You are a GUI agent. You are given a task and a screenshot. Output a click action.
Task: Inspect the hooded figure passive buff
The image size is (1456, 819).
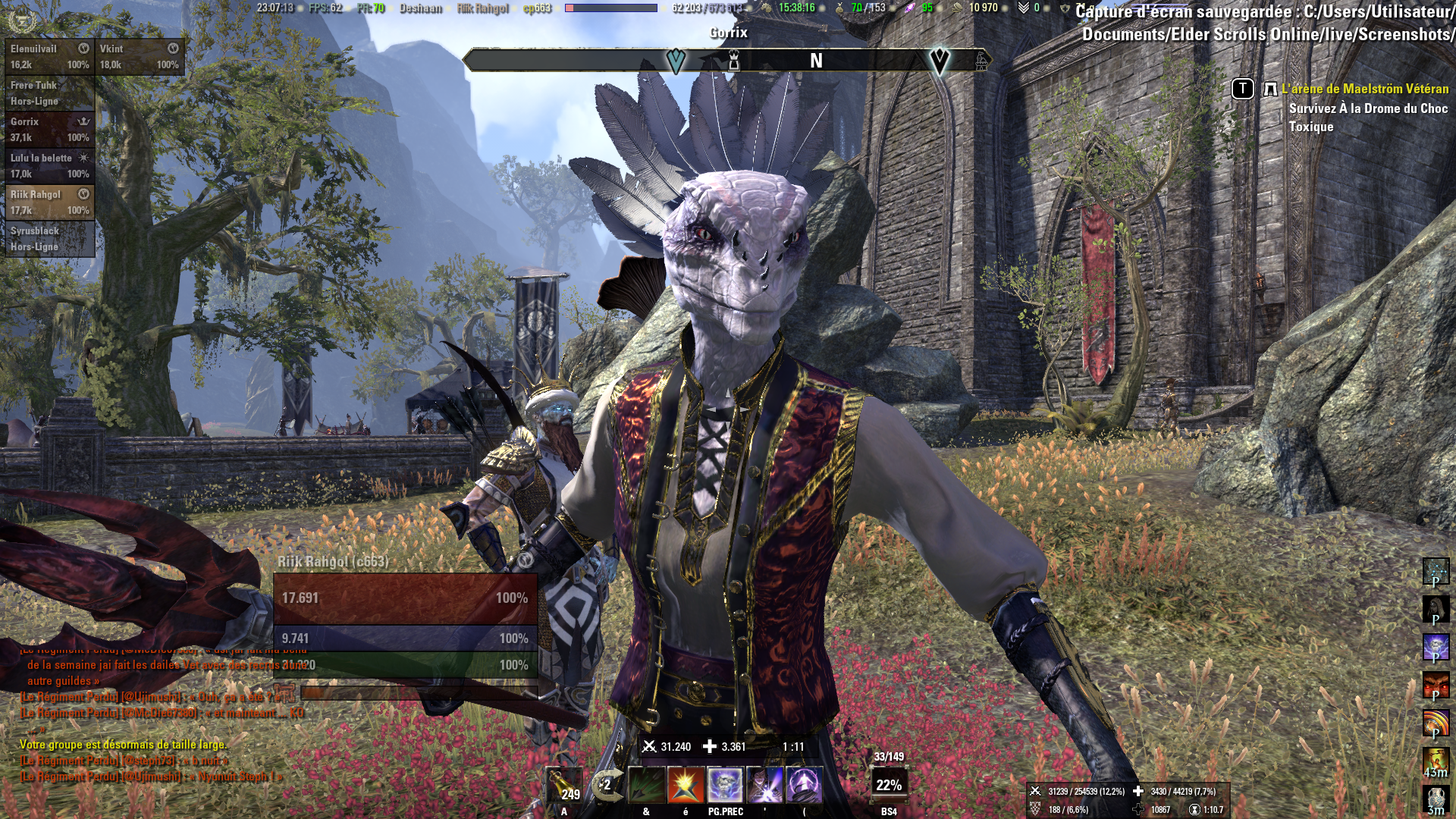pyautogui.click(x=1436, y=609)
